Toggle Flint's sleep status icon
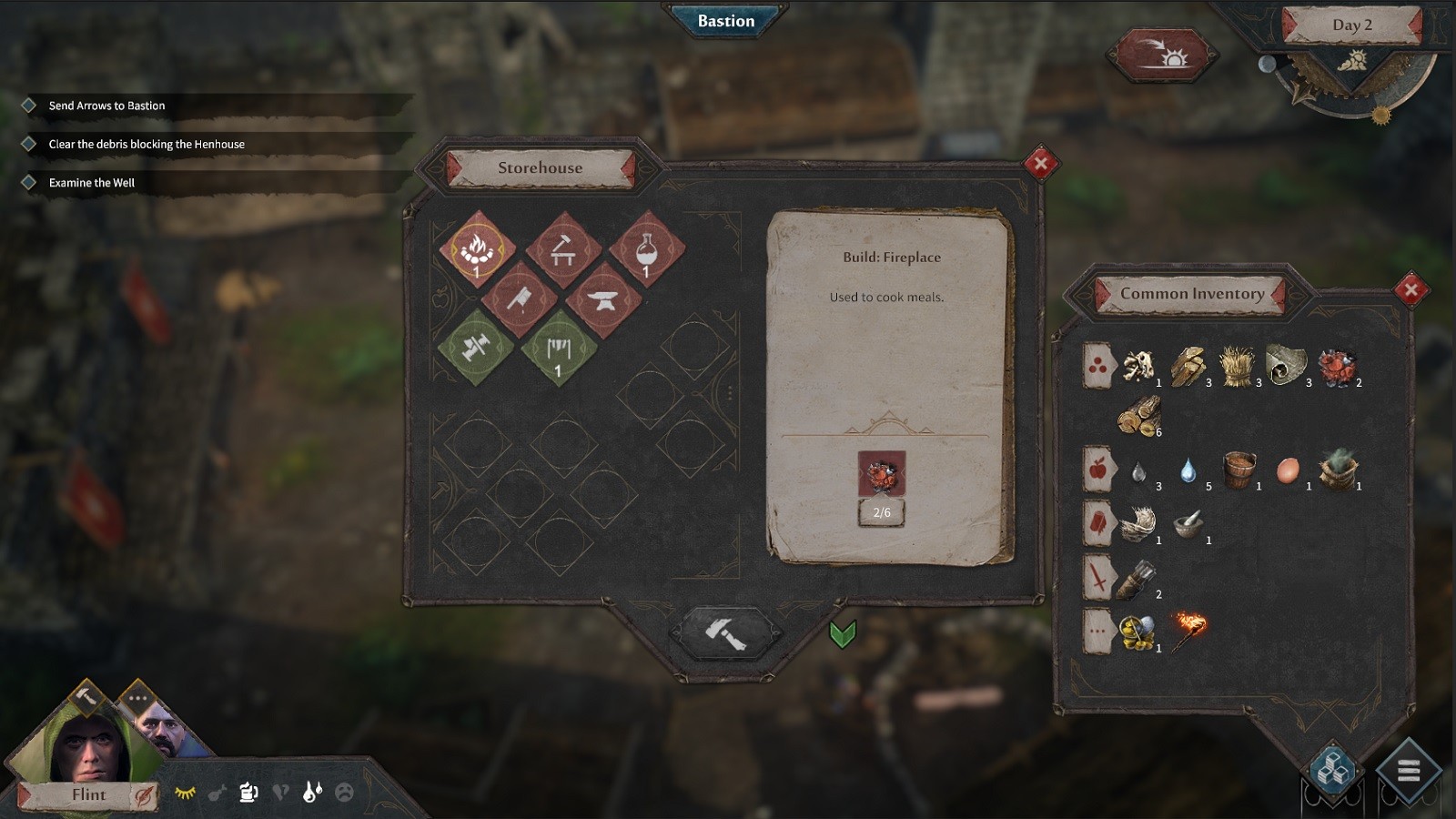 185,793
